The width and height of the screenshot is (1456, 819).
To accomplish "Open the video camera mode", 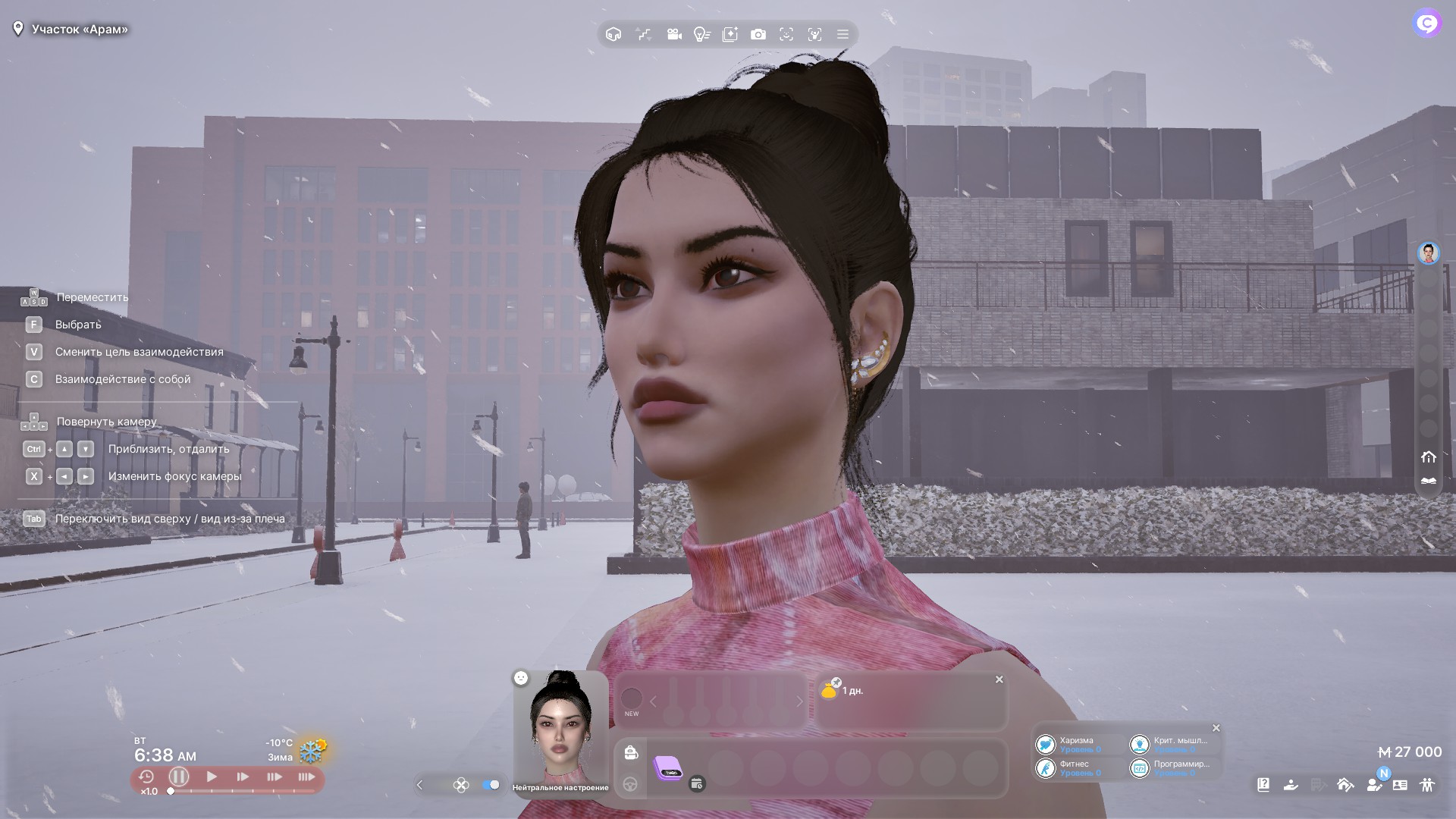I will (673, 34).
